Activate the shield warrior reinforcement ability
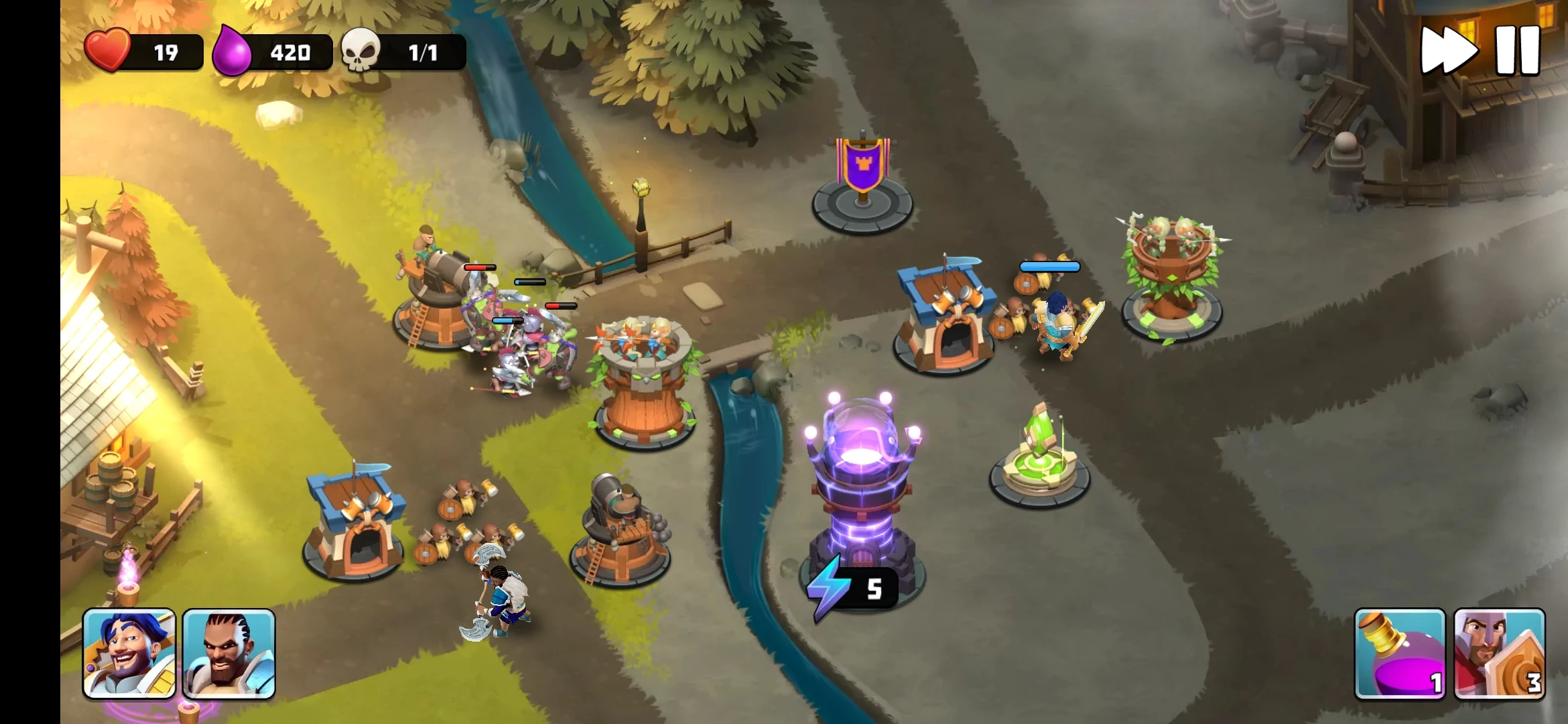Viewport: 1568px width, 724px height. [x=1500, y=654]
